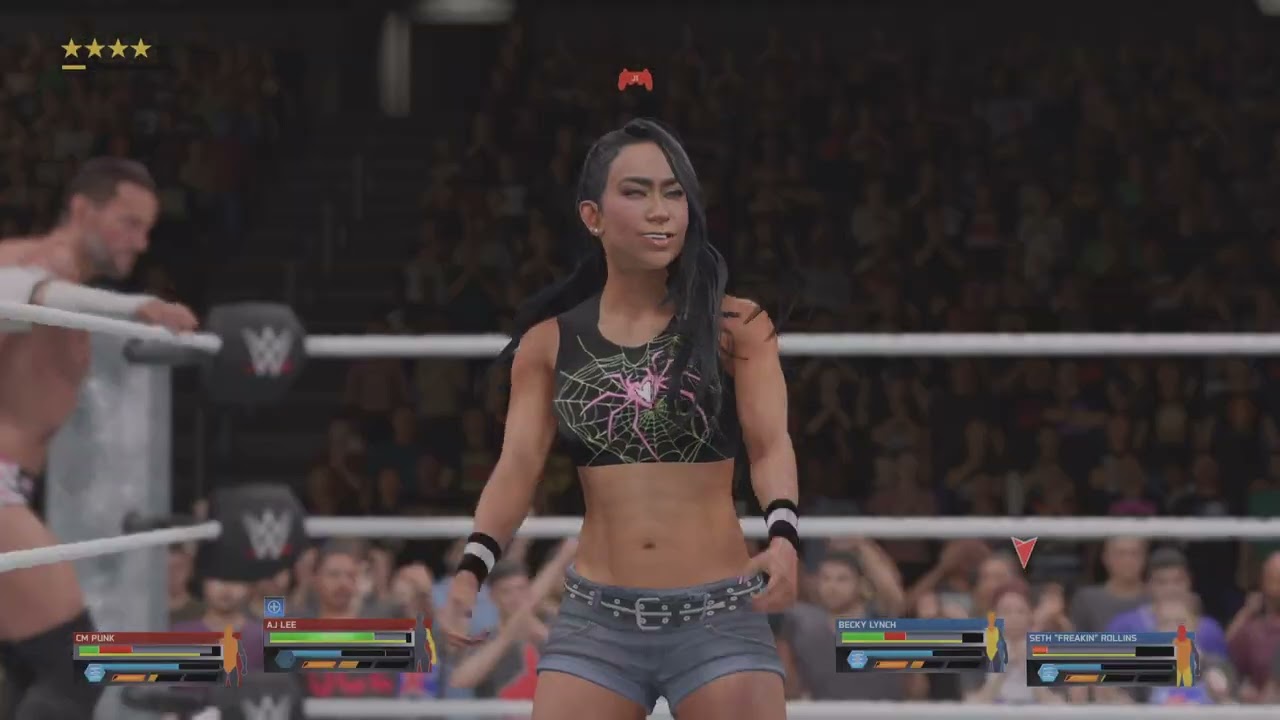Click Seth Rollins' body damage silhouette

pos(1184,654)
